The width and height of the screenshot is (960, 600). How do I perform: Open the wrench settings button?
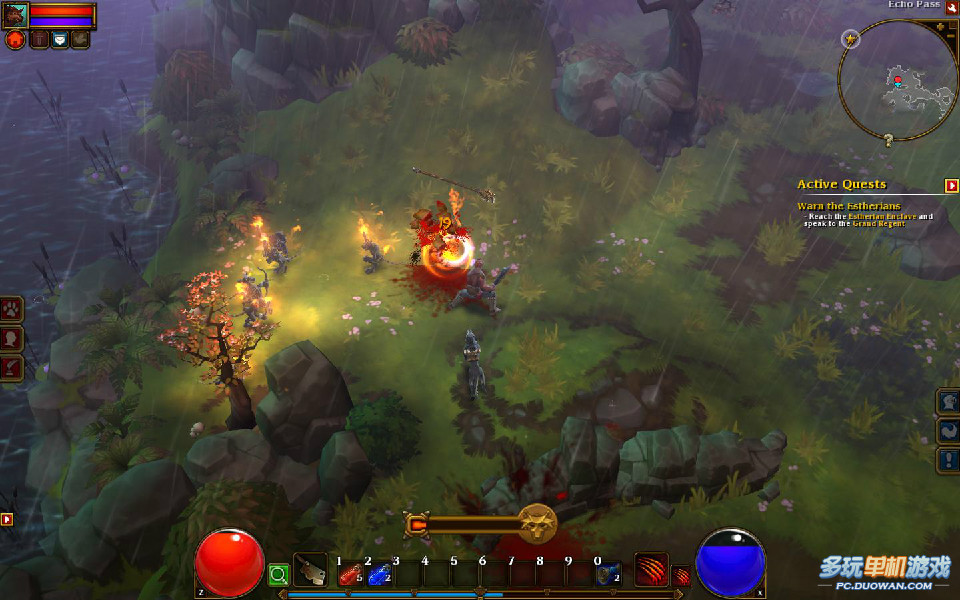951,7
